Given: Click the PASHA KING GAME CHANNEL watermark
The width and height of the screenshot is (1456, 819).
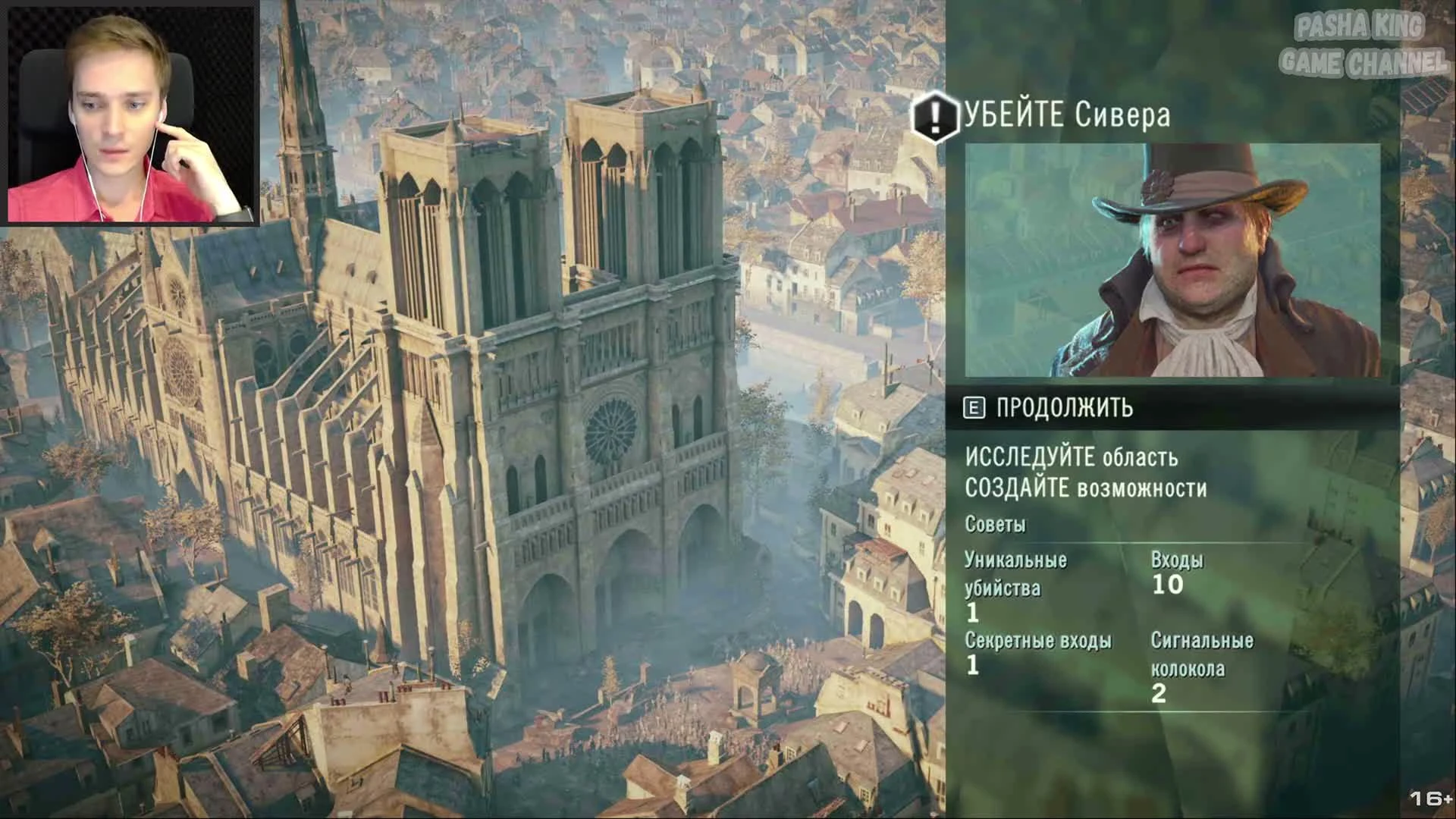Looking at the screenshot, I should pos(1365,42).
